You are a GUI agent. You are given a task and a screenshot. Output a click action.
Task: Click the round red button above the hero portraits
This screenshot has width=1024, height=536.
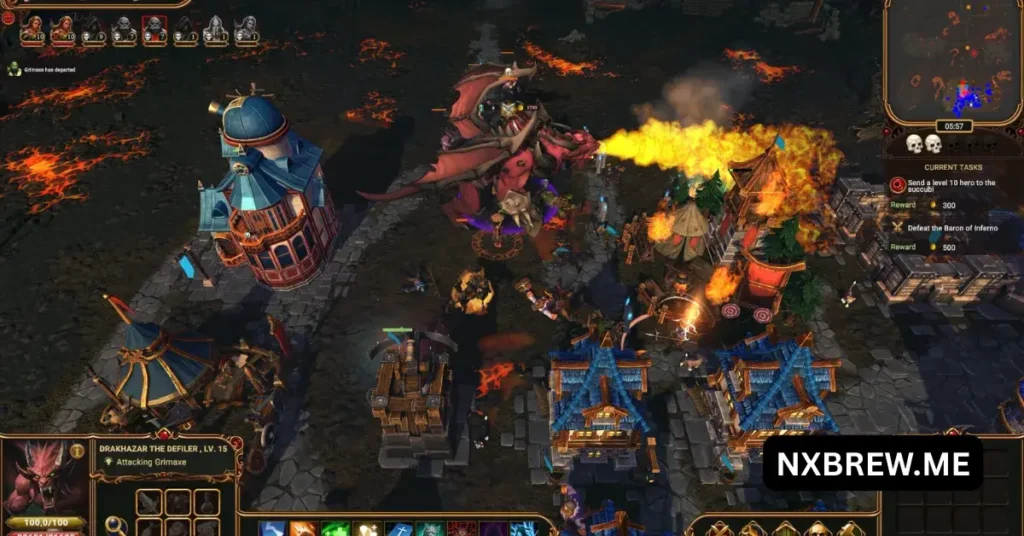pos(8,17)
